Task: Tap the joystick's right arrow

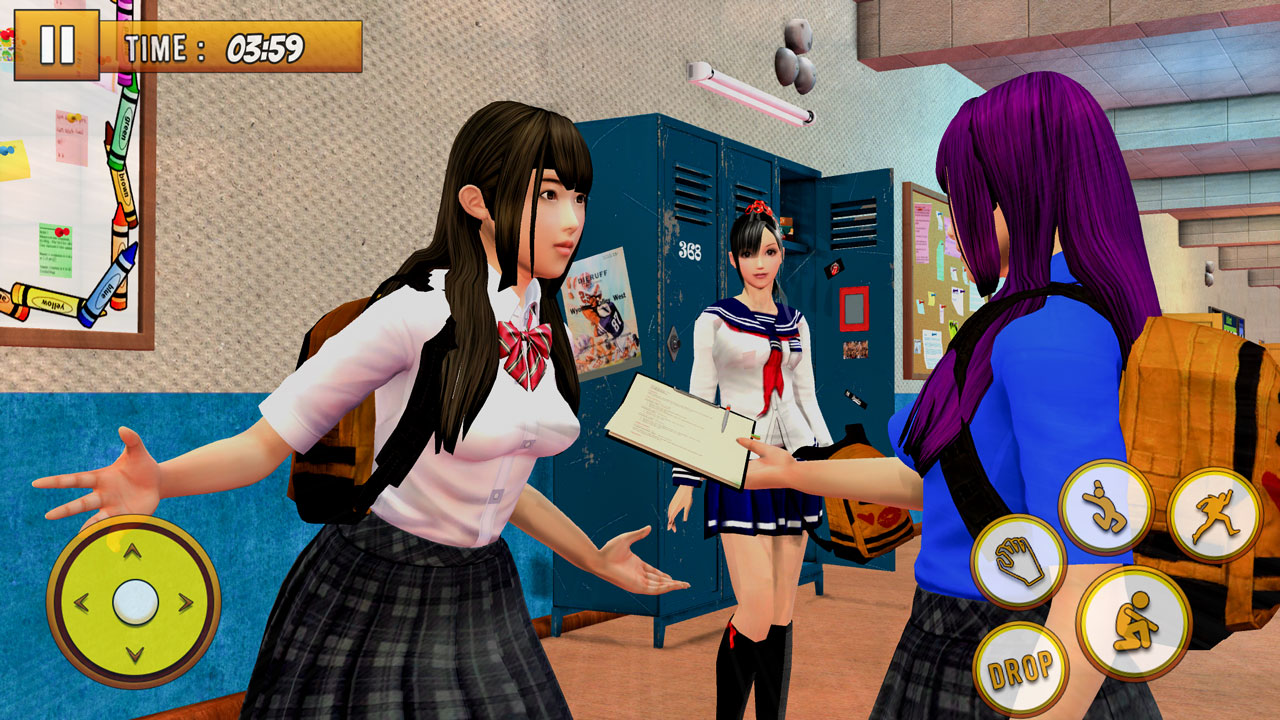Action: tap(186, 603)
